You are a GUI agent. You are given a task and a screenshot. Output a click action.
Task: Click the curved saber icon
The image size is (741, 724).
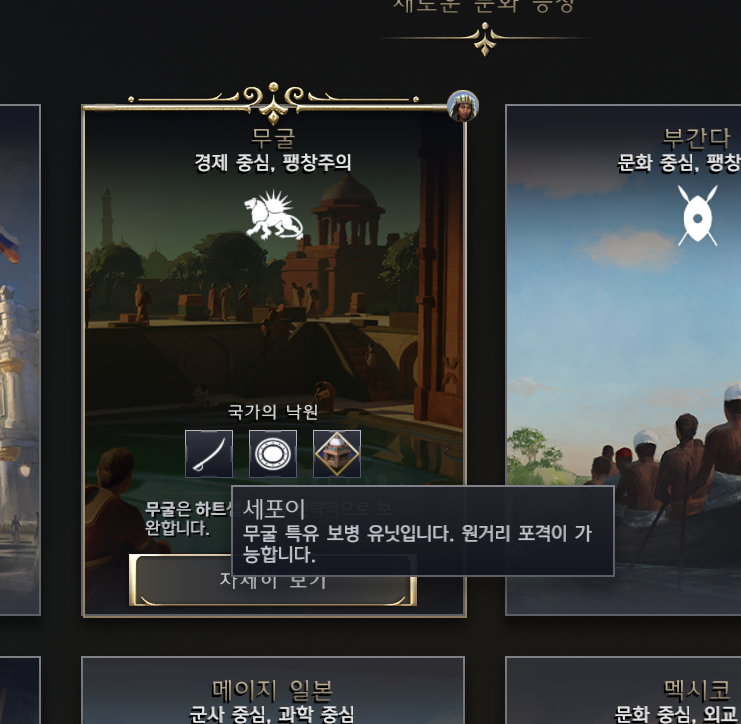209,454
